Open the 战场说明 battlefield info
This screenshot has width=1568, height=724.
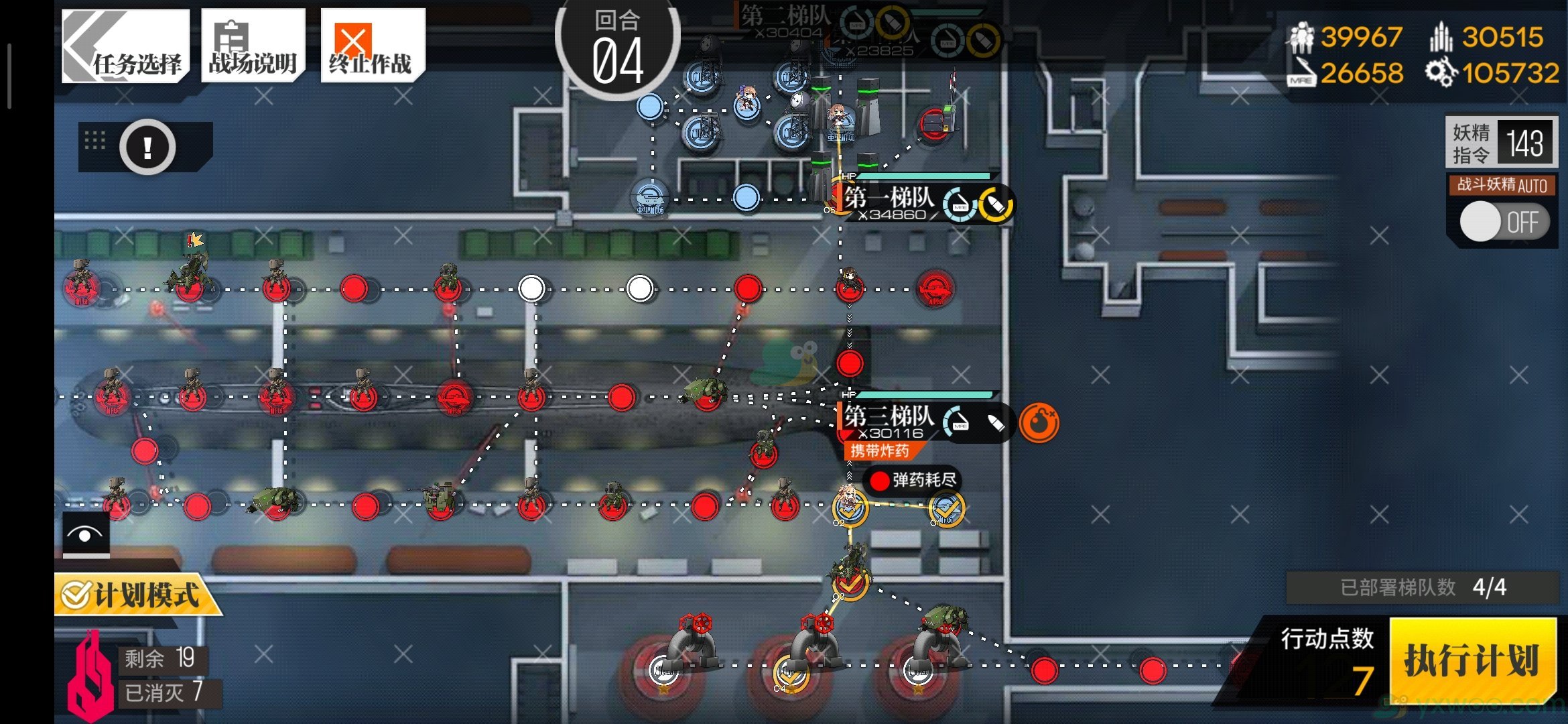[253, 46]
